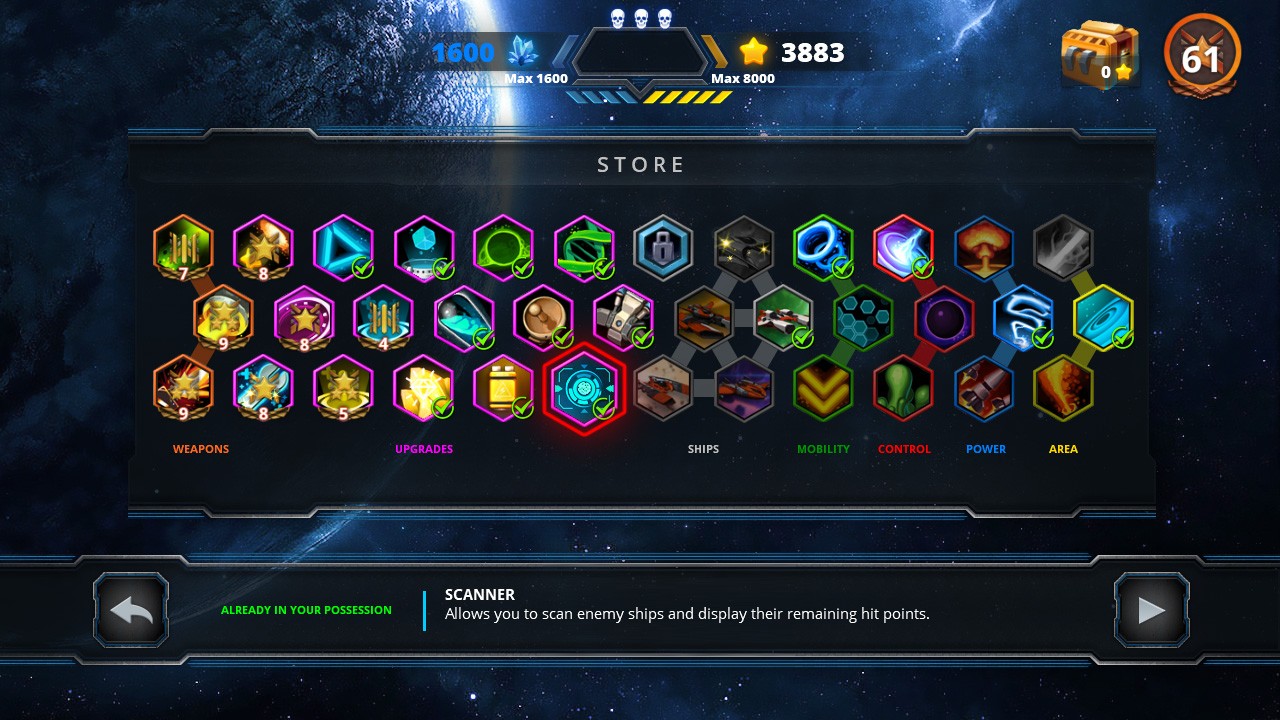Choose the gold diamond crystals upgrade
Viewport: 1280px width, 720px height.
pos(423,388)
